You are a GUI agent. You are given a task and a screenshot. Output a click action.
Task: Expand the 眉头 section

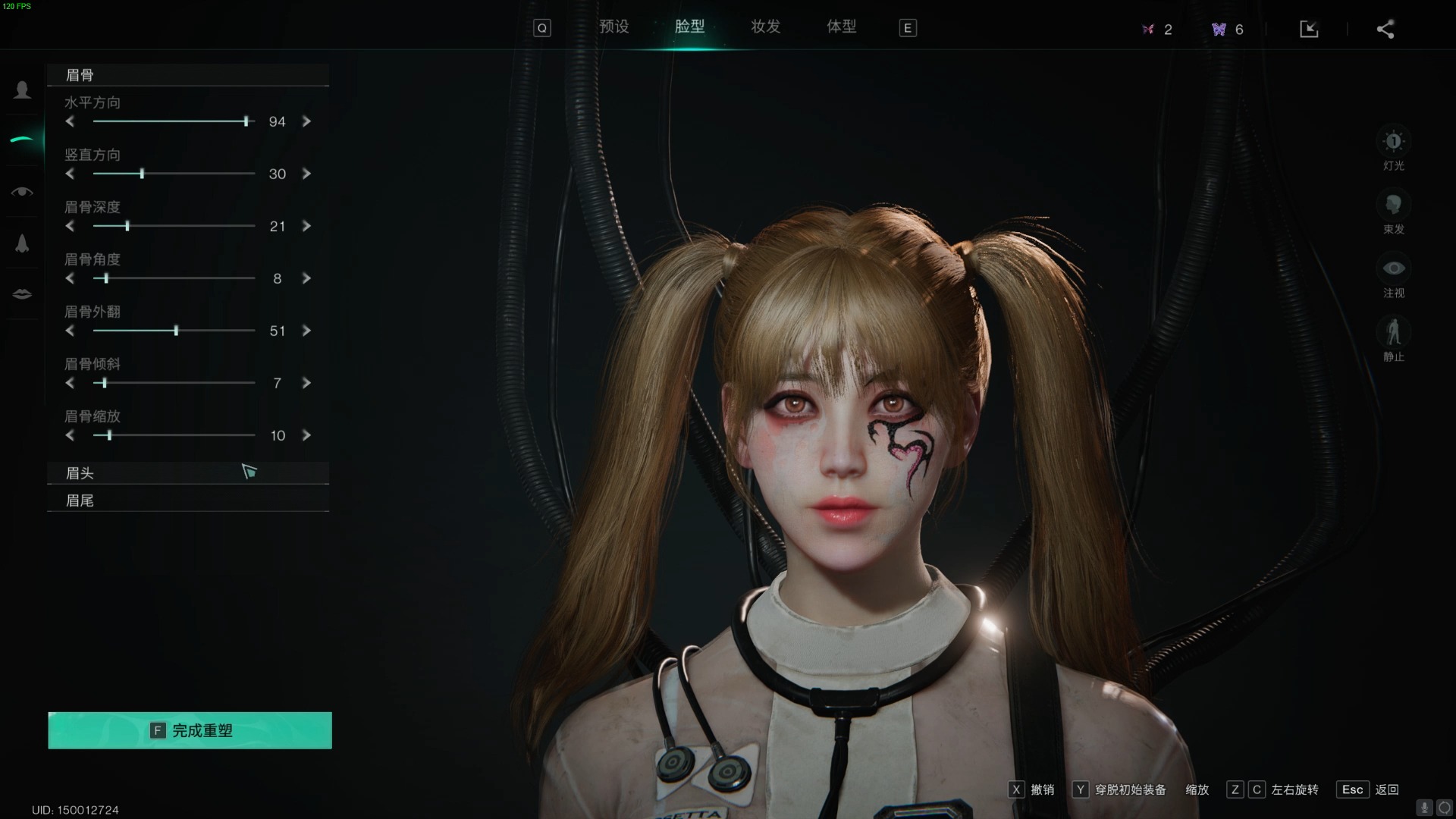pos(187,473)
